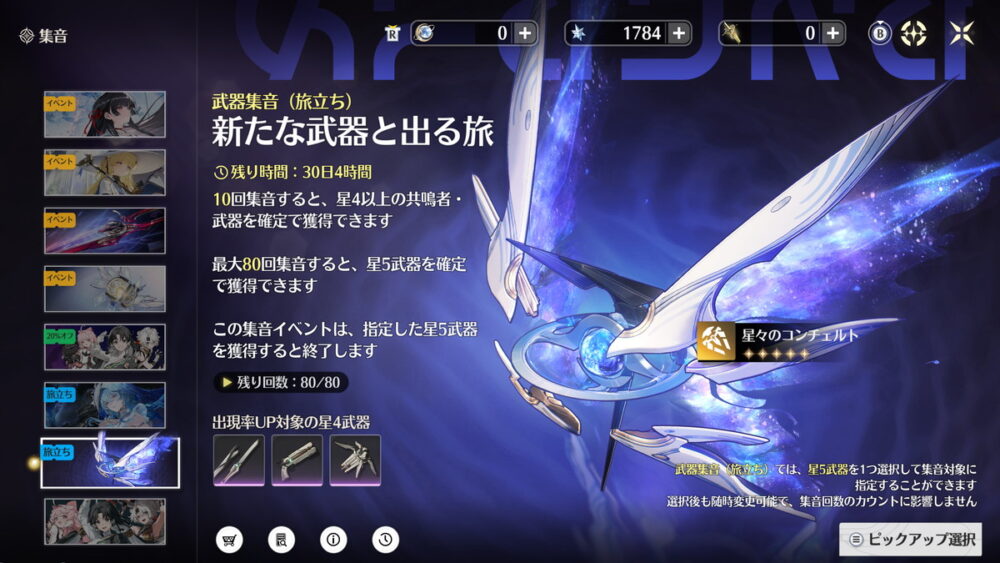Switch to the blue-haired character 旅立ち banner
This screenshot has height=563, width=1000.
105,405
